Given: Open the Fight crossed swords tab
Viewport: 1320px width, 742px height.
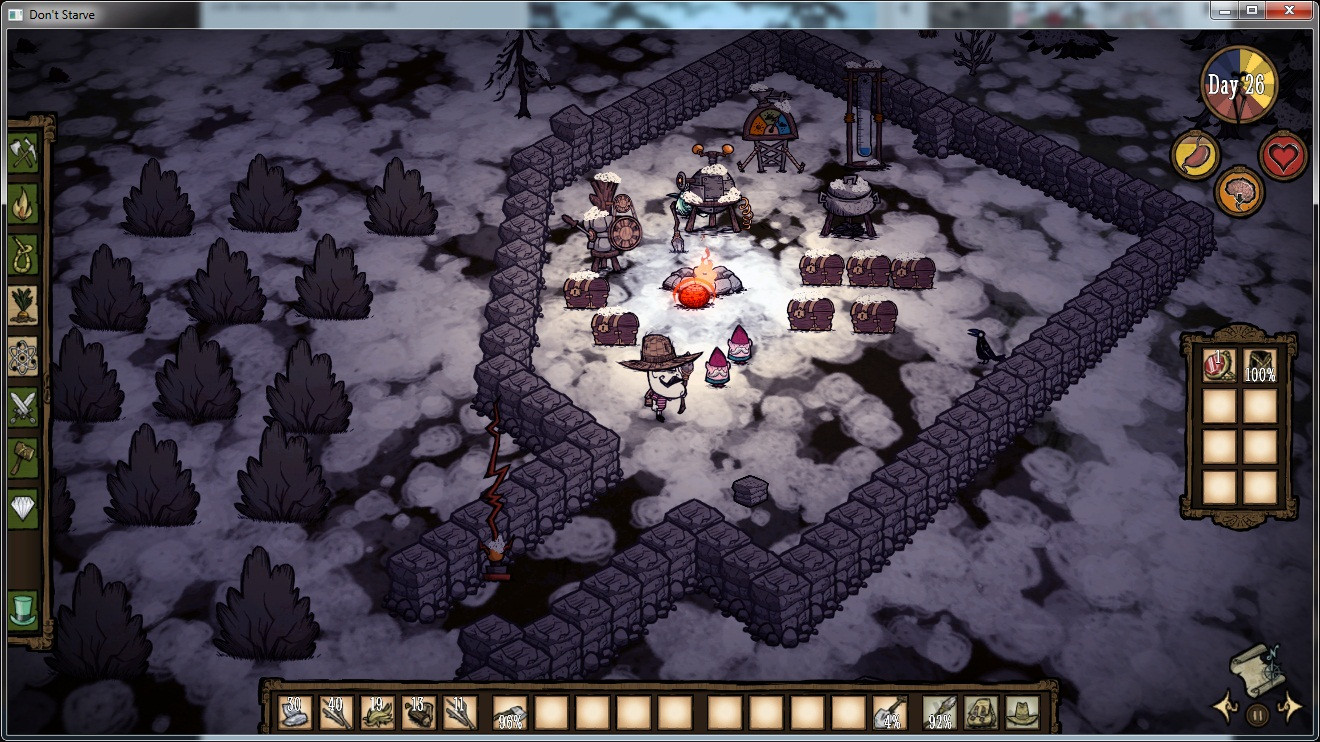Looking at the screenshot, I should pos(23,407).
